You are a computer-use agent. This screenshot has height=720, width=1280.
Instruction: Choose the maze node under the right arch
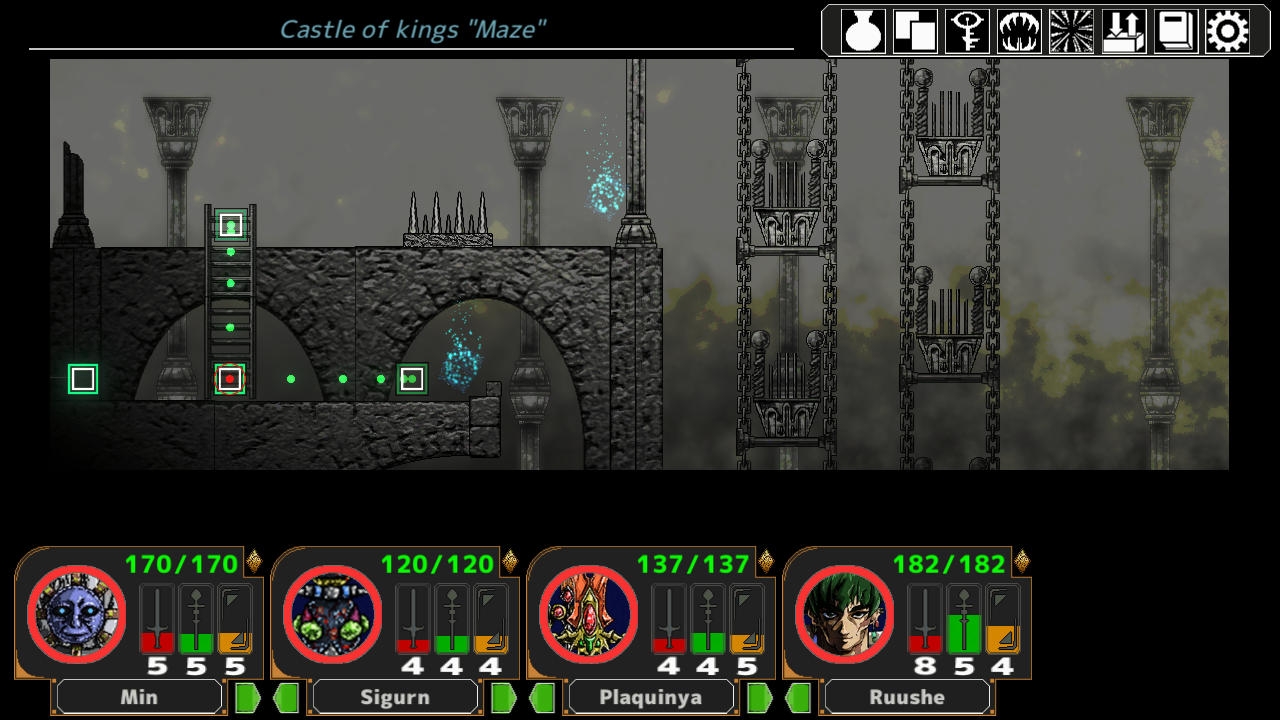point(412,379)
